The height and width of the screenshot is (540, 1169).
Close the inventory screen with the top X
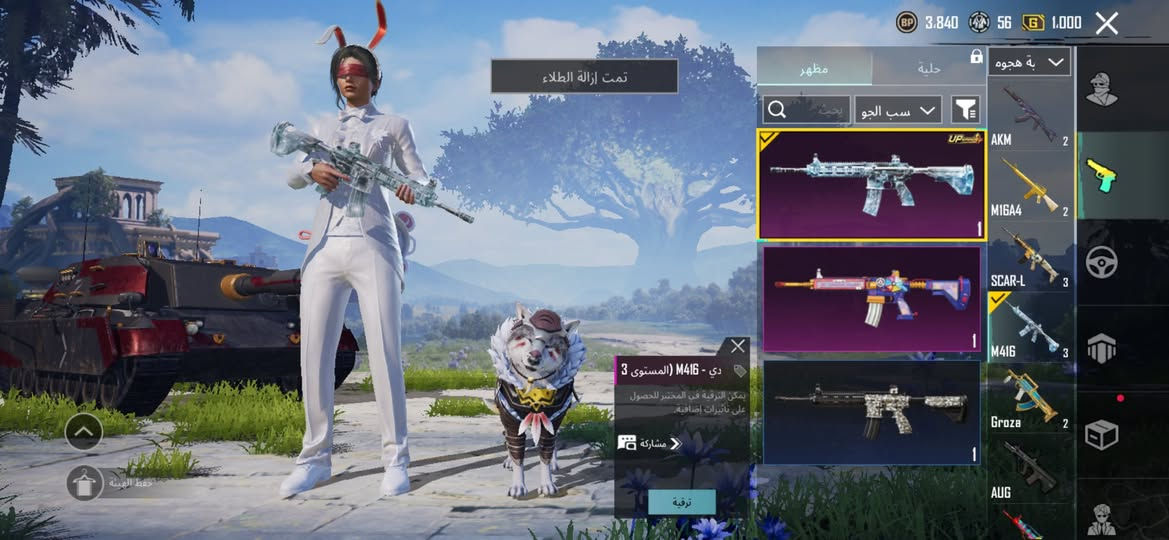point(1106,23)
